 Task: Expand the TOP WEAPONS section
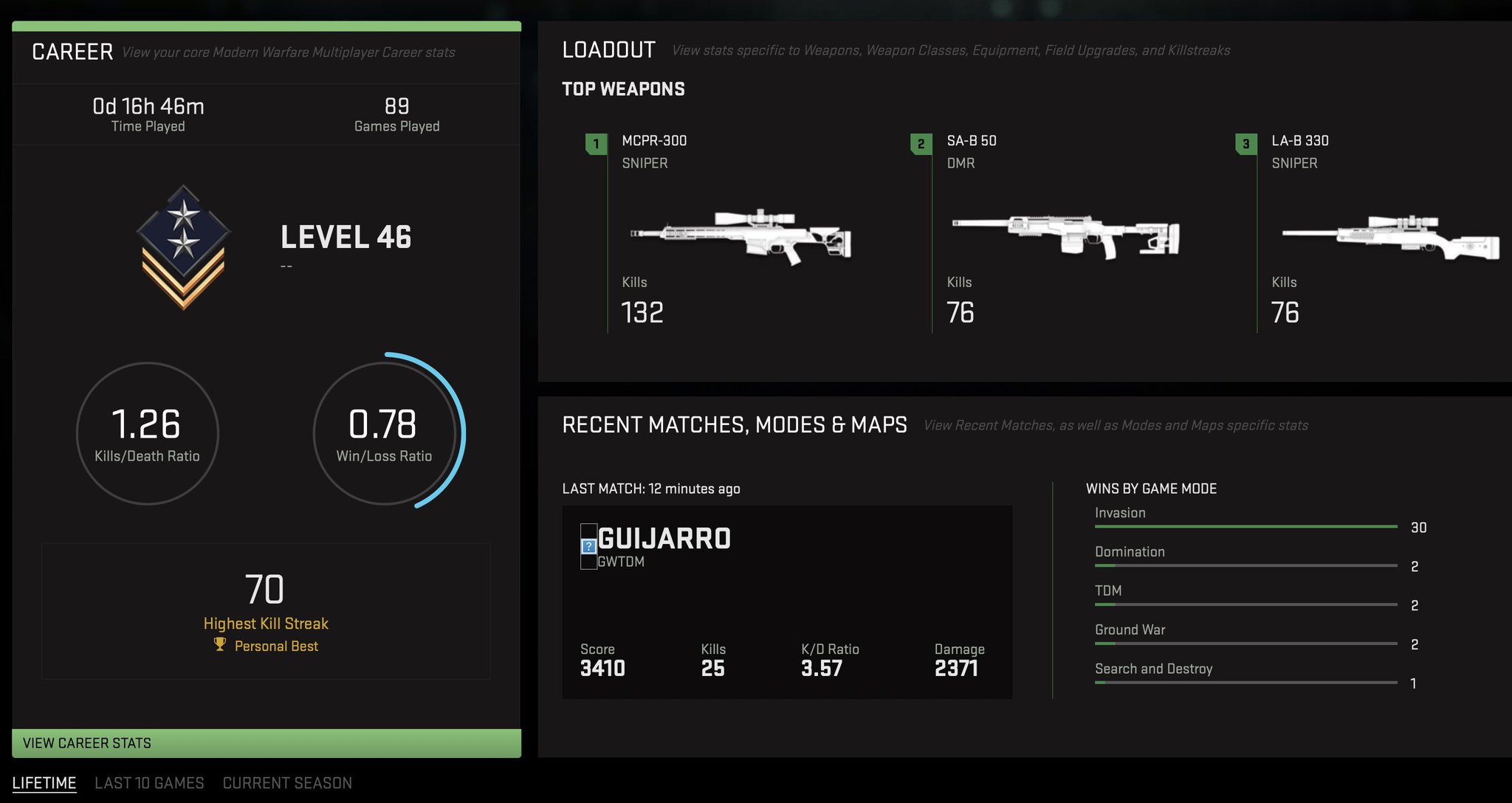click(624, 89)
